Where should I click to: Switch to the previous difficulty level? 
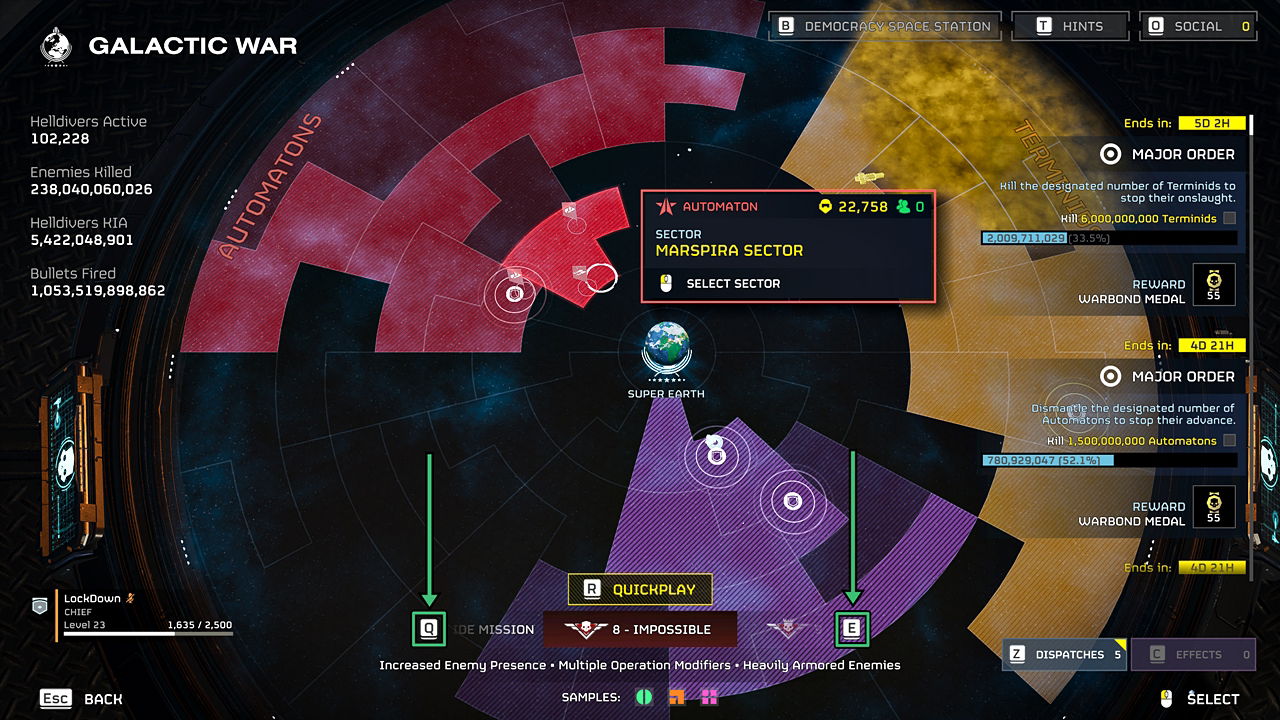coord(429,629)
